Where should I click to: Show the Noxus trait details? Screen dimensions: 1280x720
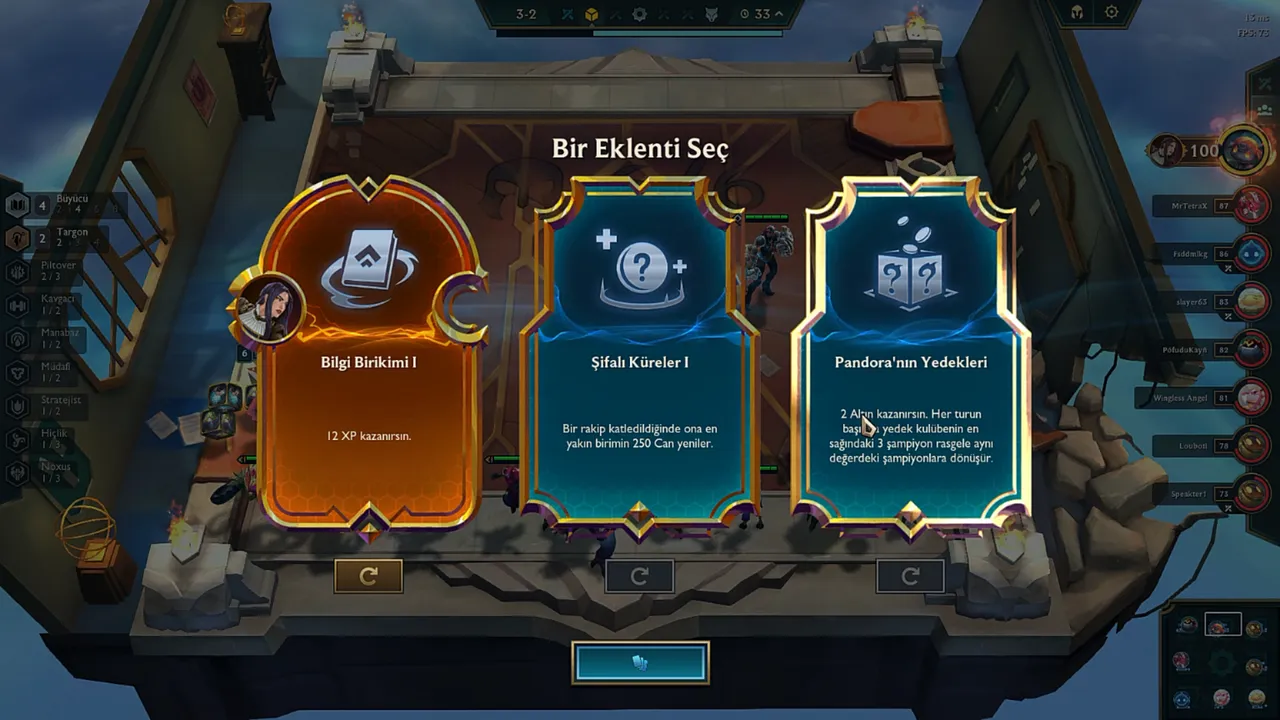(x=56, y=472)
